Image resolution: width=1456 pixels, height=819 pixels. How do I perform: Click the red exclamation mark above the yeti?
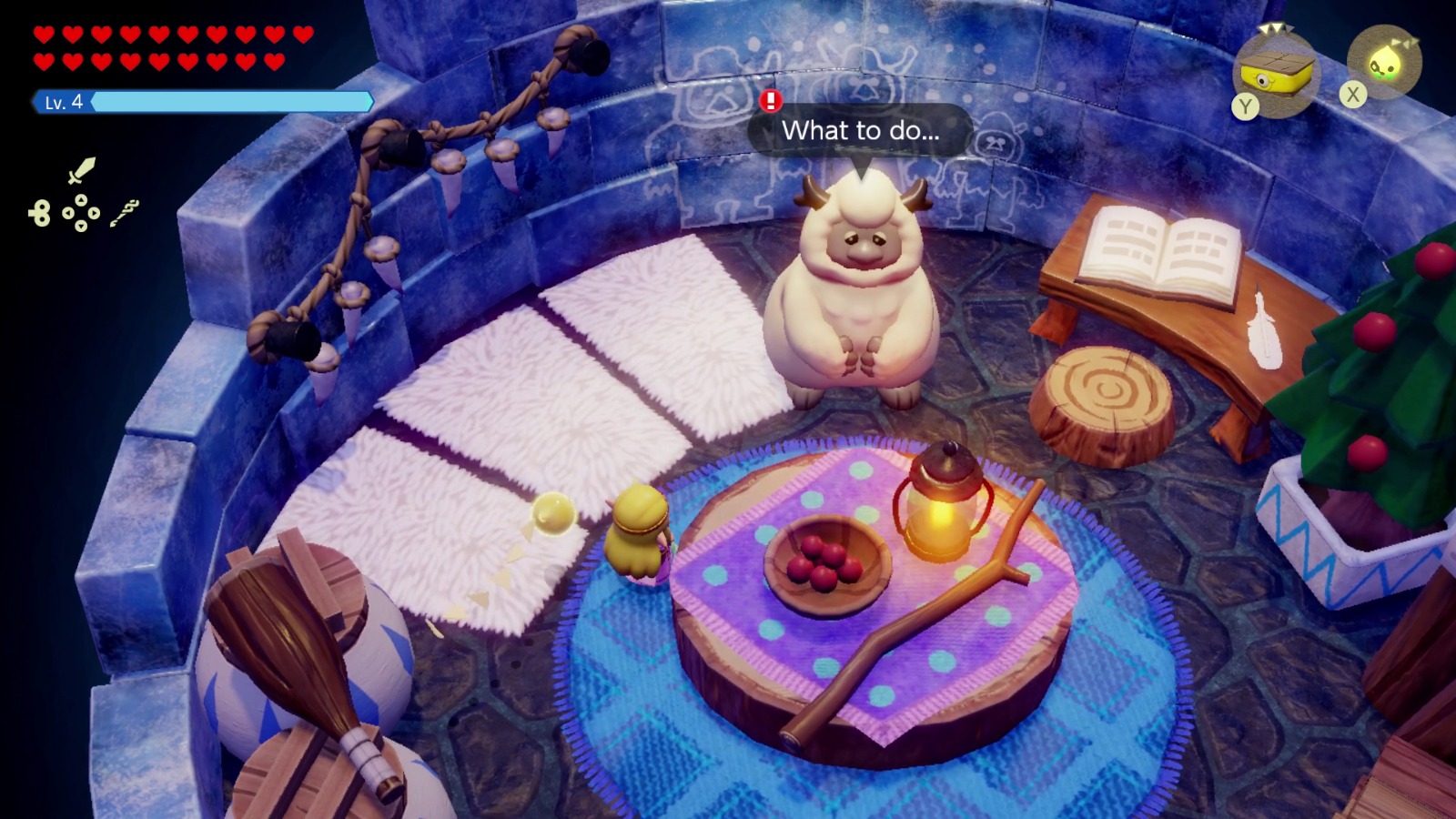[x=769, y=103]
